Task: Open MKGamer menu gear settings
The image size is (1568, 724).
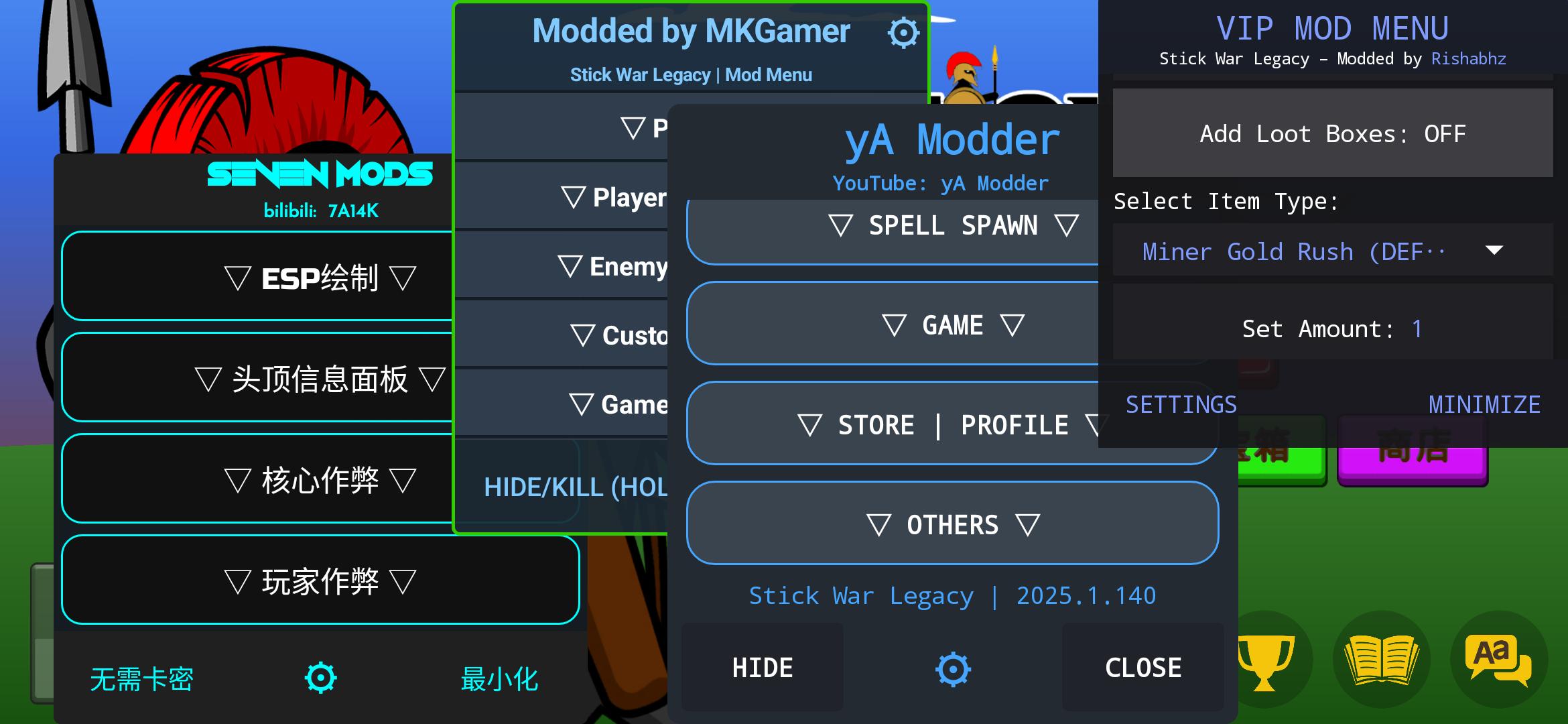Action: 903,33
